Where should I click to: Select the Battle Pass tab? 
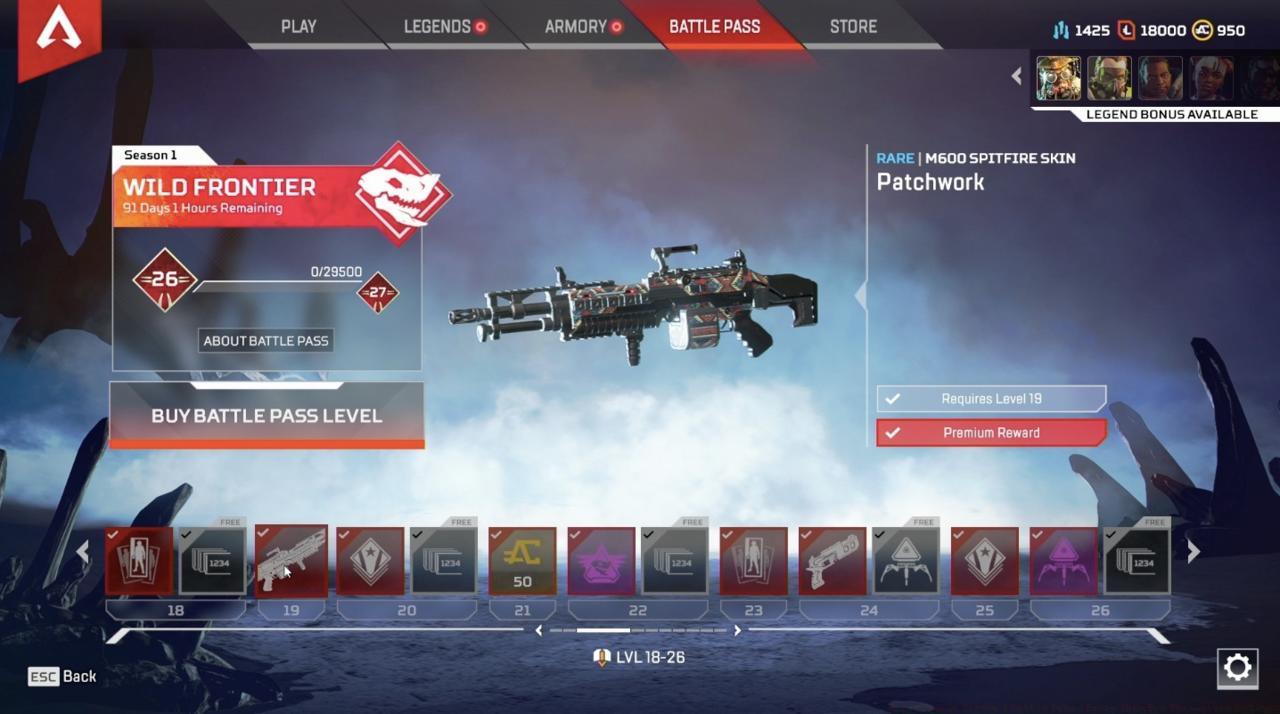click(714, 27)
